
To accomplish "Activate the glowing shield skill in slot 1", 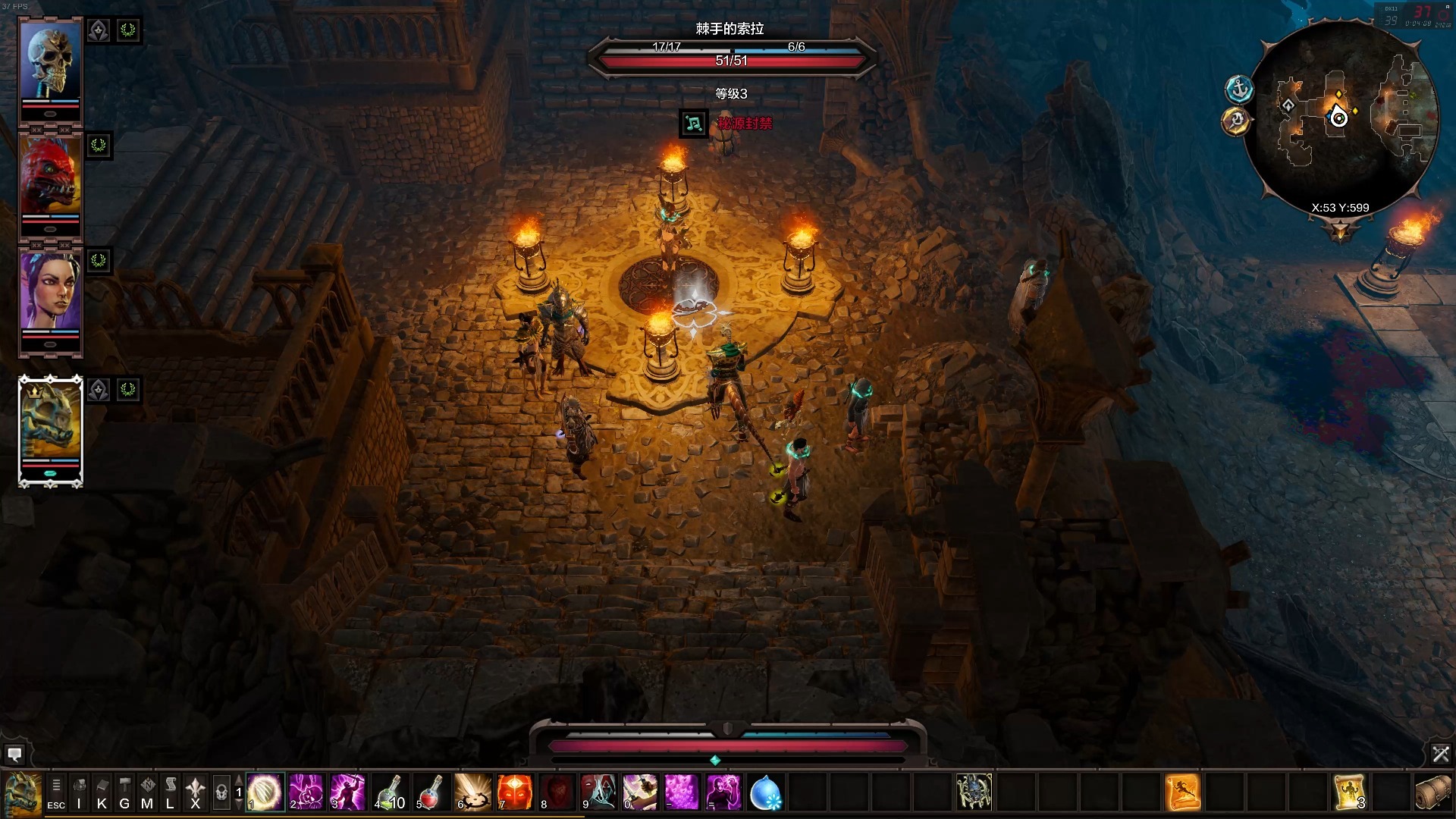I will [x=265, y=792].
